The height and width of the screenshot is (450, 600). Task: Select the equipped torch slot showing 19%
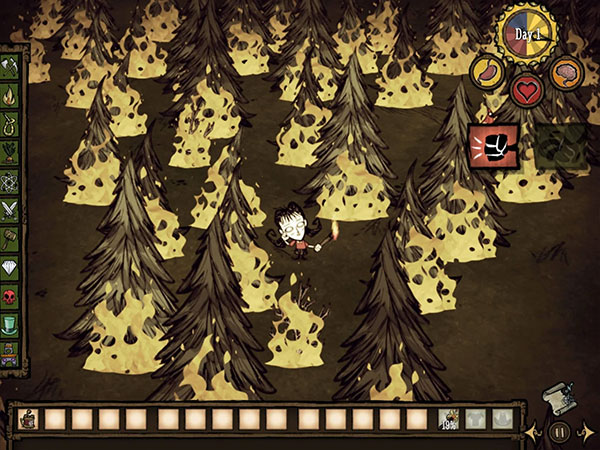click(449, 421)
